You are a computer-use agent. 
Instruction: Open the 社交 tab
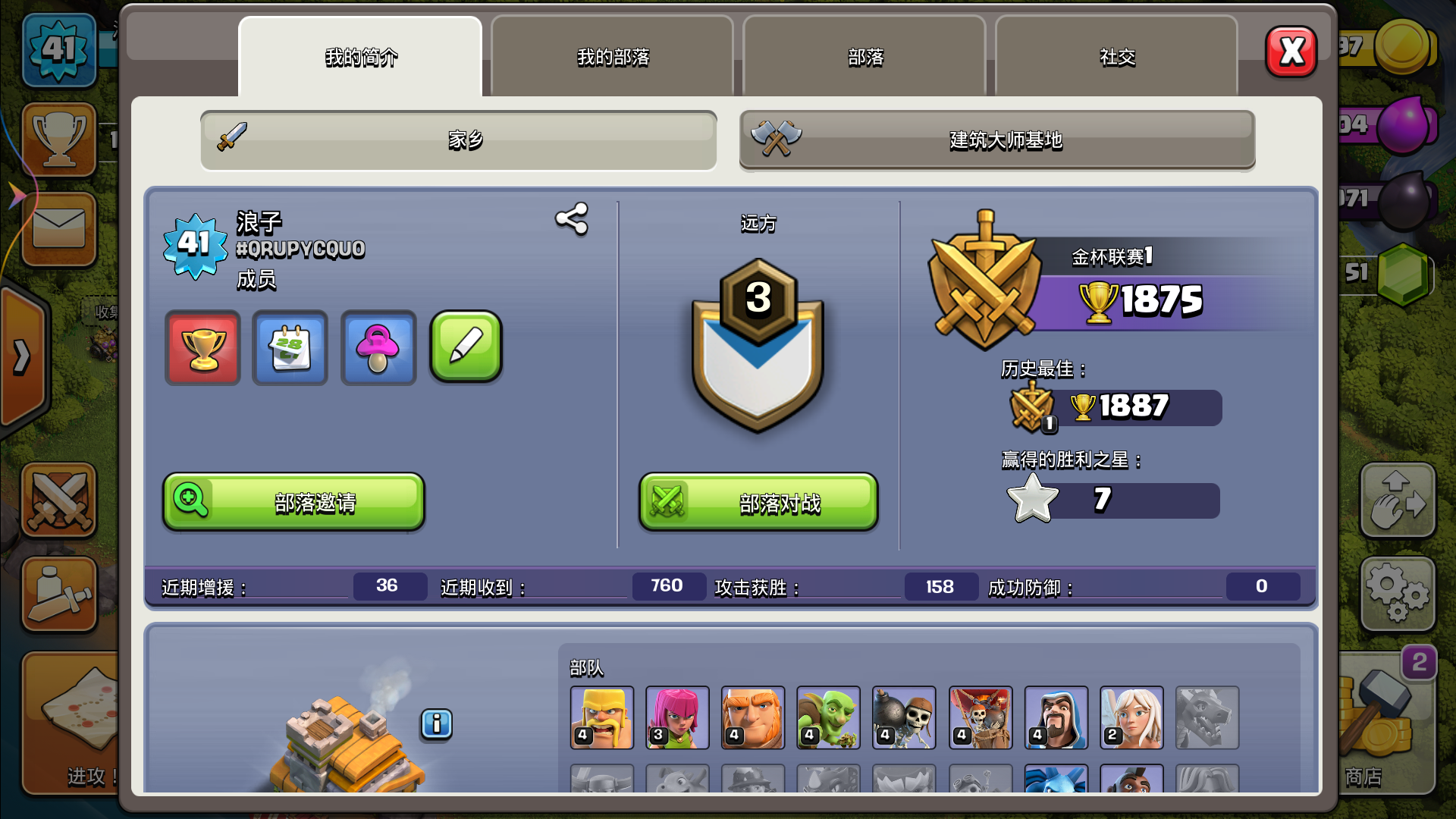coord(1116,57)
